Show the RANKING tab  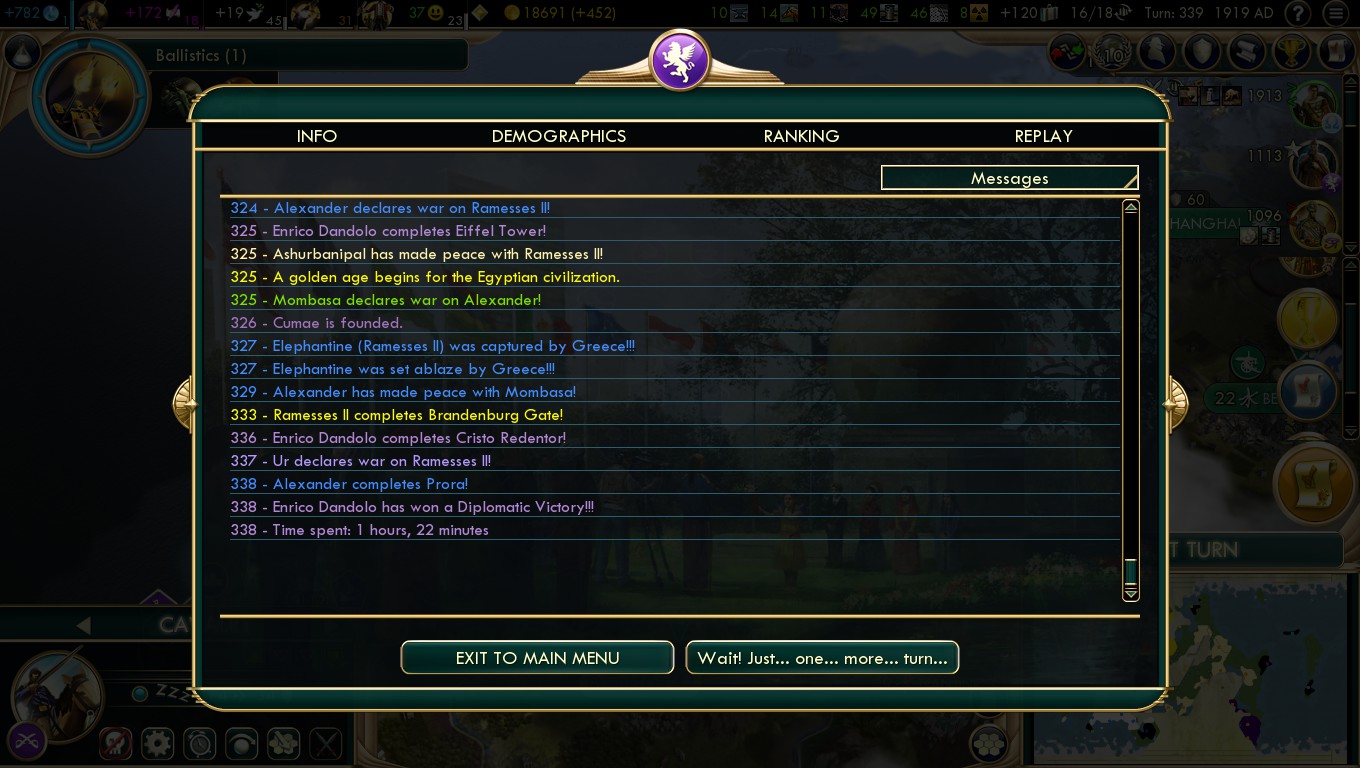(x=801, y=136)
